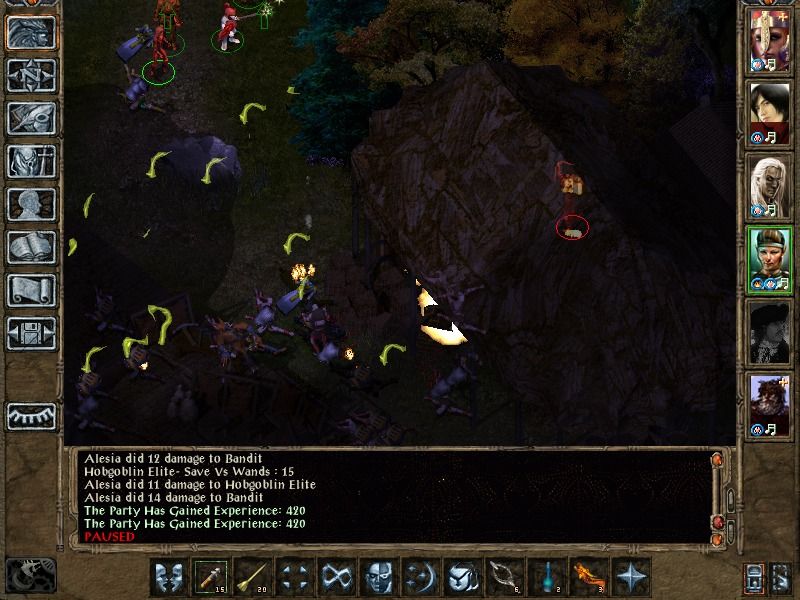This screenshot has height=600, width=800.
Task: Open the inventory screen
Action: coord(31,161)
